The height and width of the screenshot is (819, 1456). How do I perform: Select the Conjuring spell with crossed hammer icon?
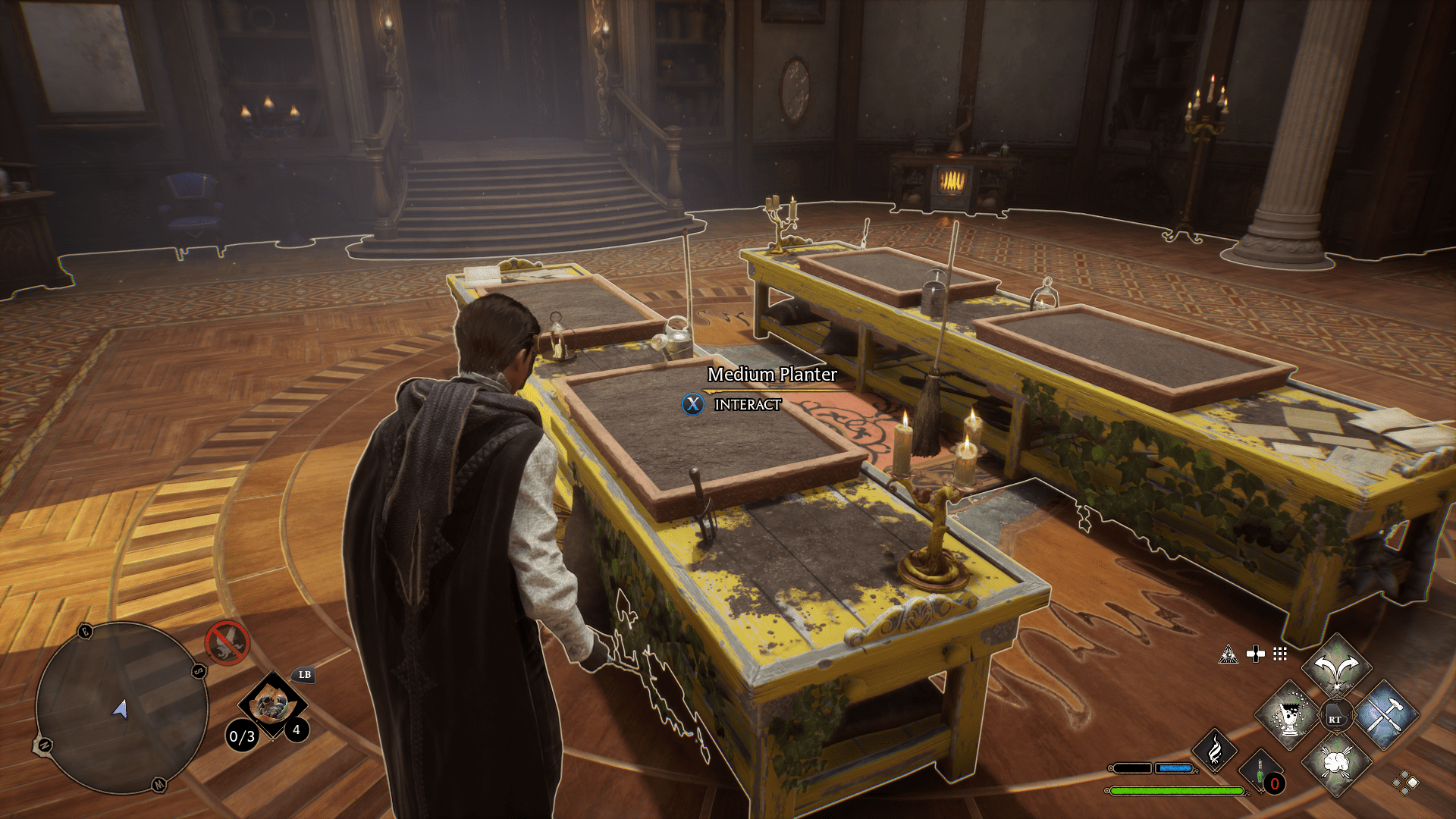1389,714
